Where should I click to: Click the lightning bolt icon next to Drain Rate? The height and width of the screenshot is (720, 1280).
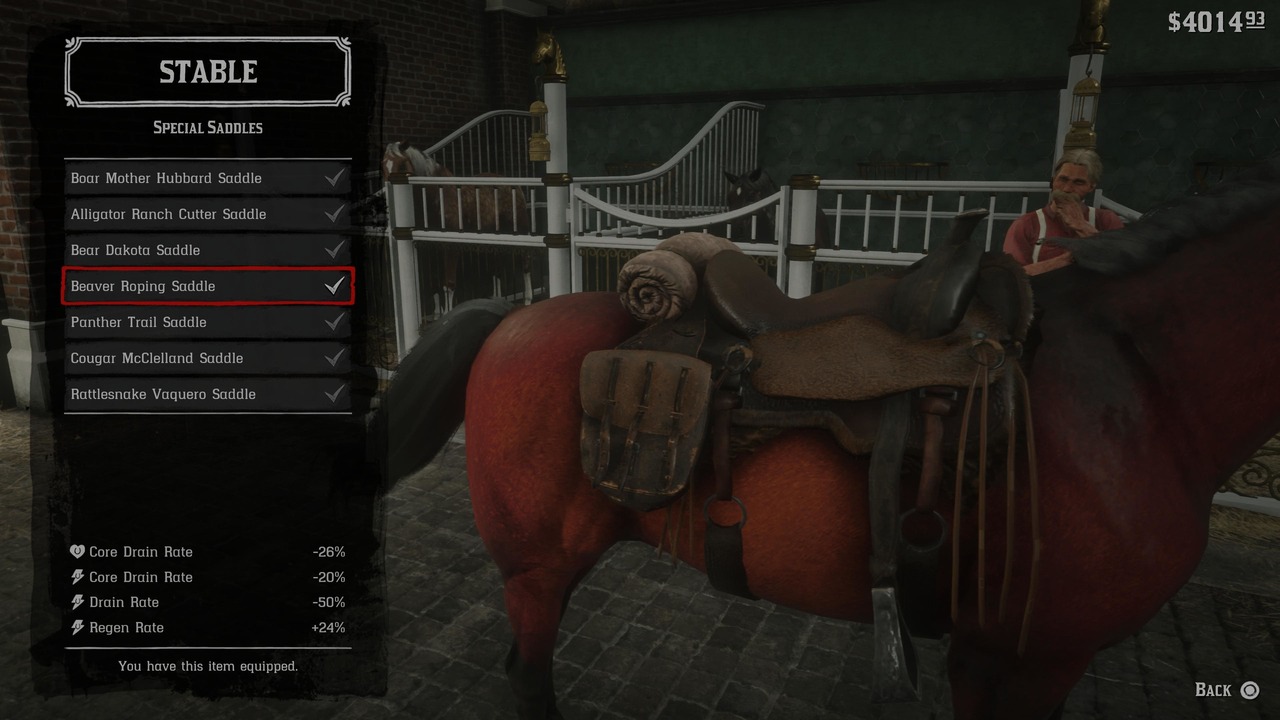tap(77, 601)
